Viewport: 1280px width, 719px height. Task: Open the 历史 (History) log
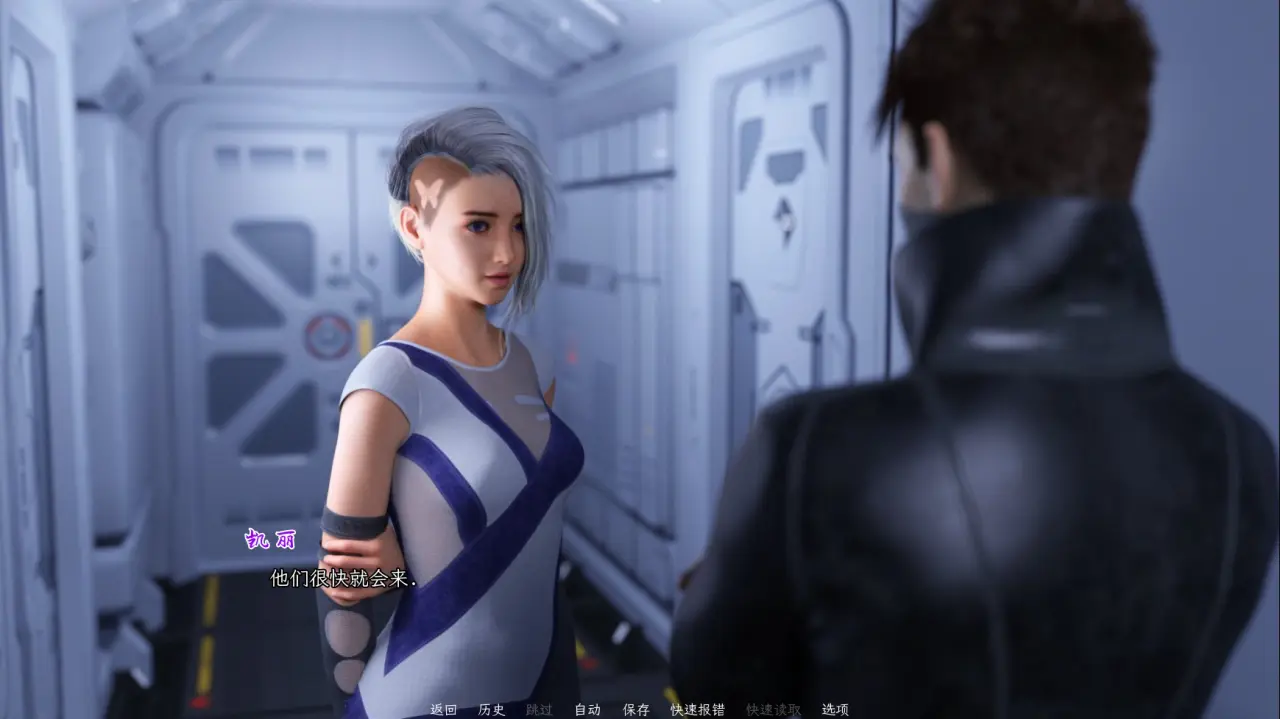pos(491,709)
